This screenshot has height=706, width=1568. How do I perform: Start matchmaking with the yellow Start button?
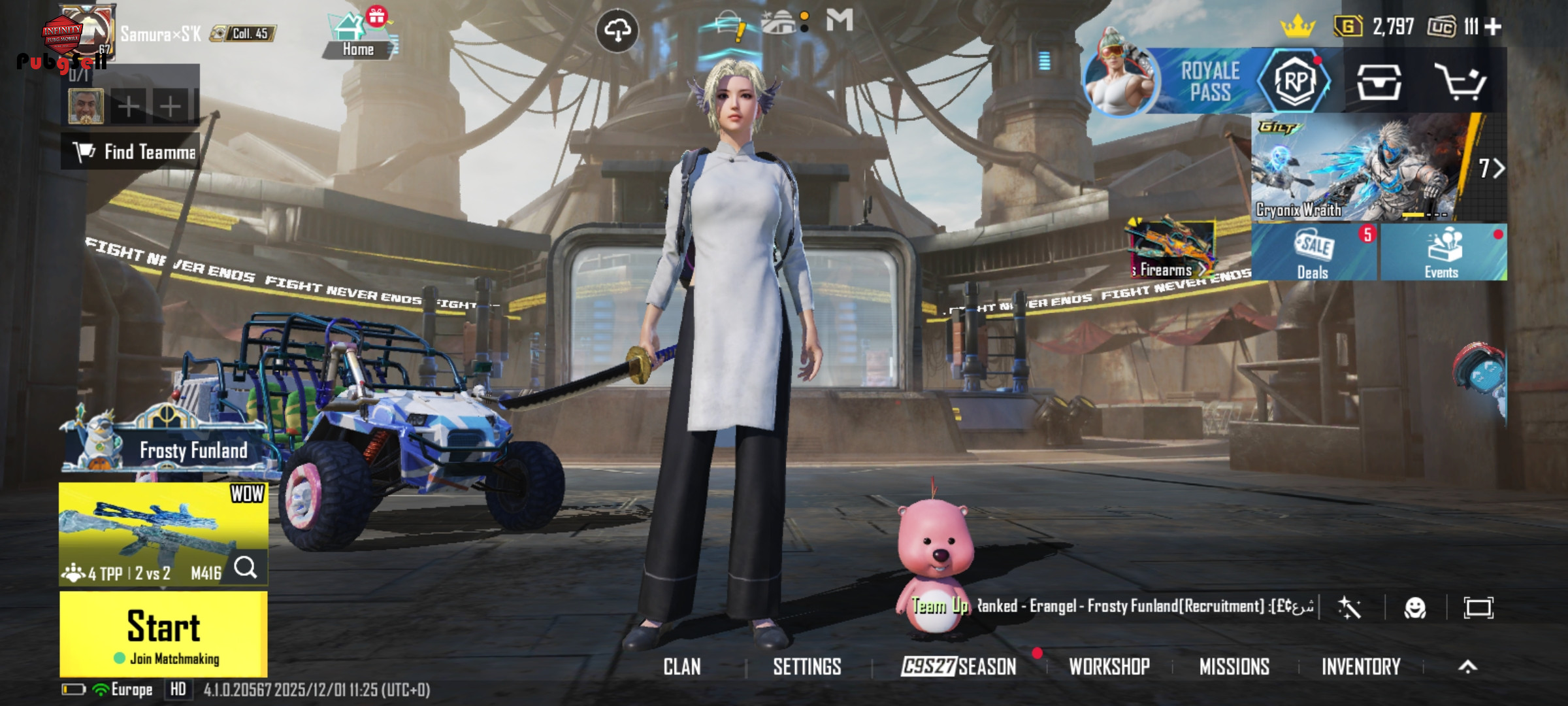(x=163, y=633)
